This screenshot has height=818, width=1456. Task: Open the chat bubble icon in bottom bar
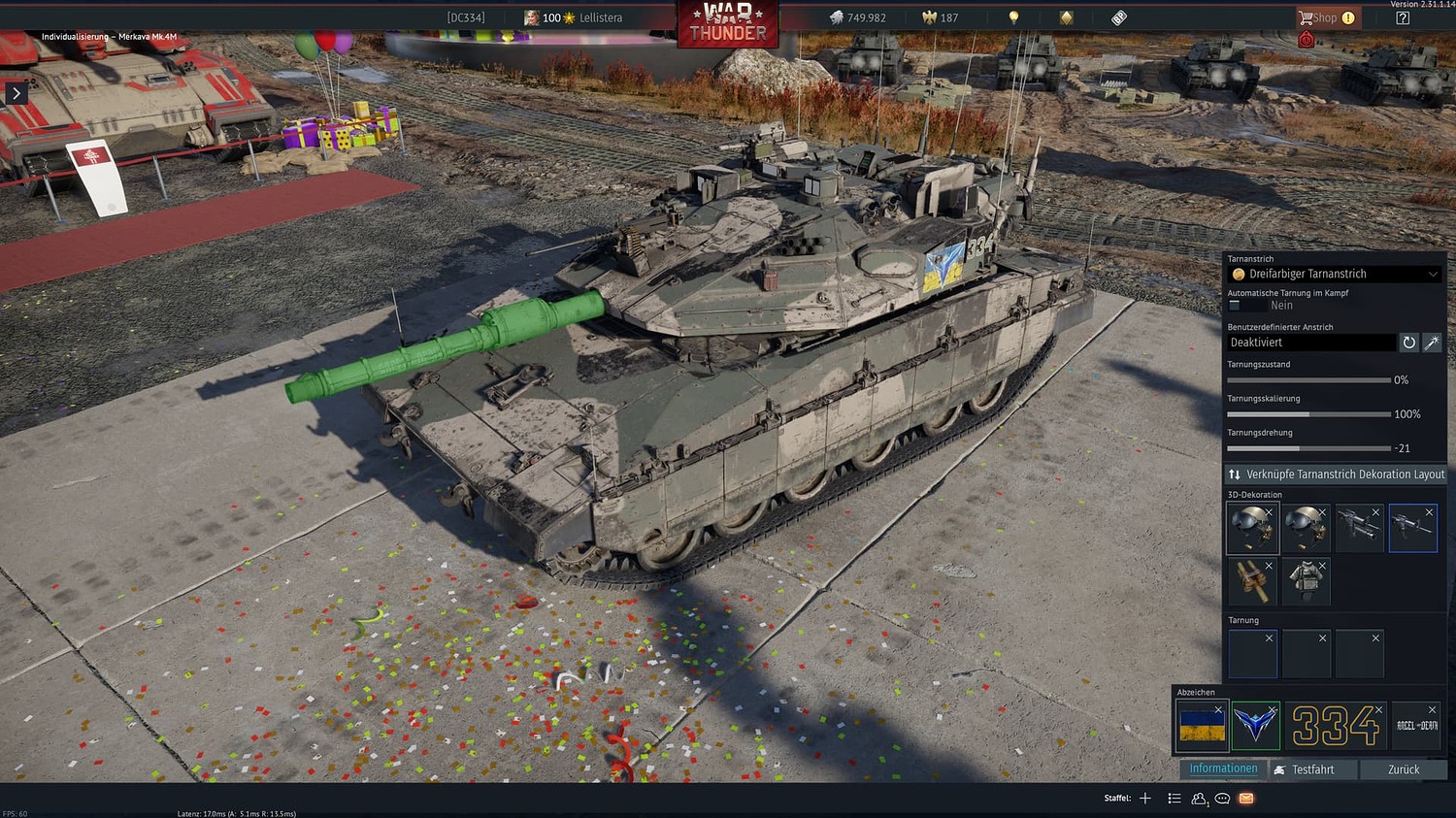point(1222,798)
